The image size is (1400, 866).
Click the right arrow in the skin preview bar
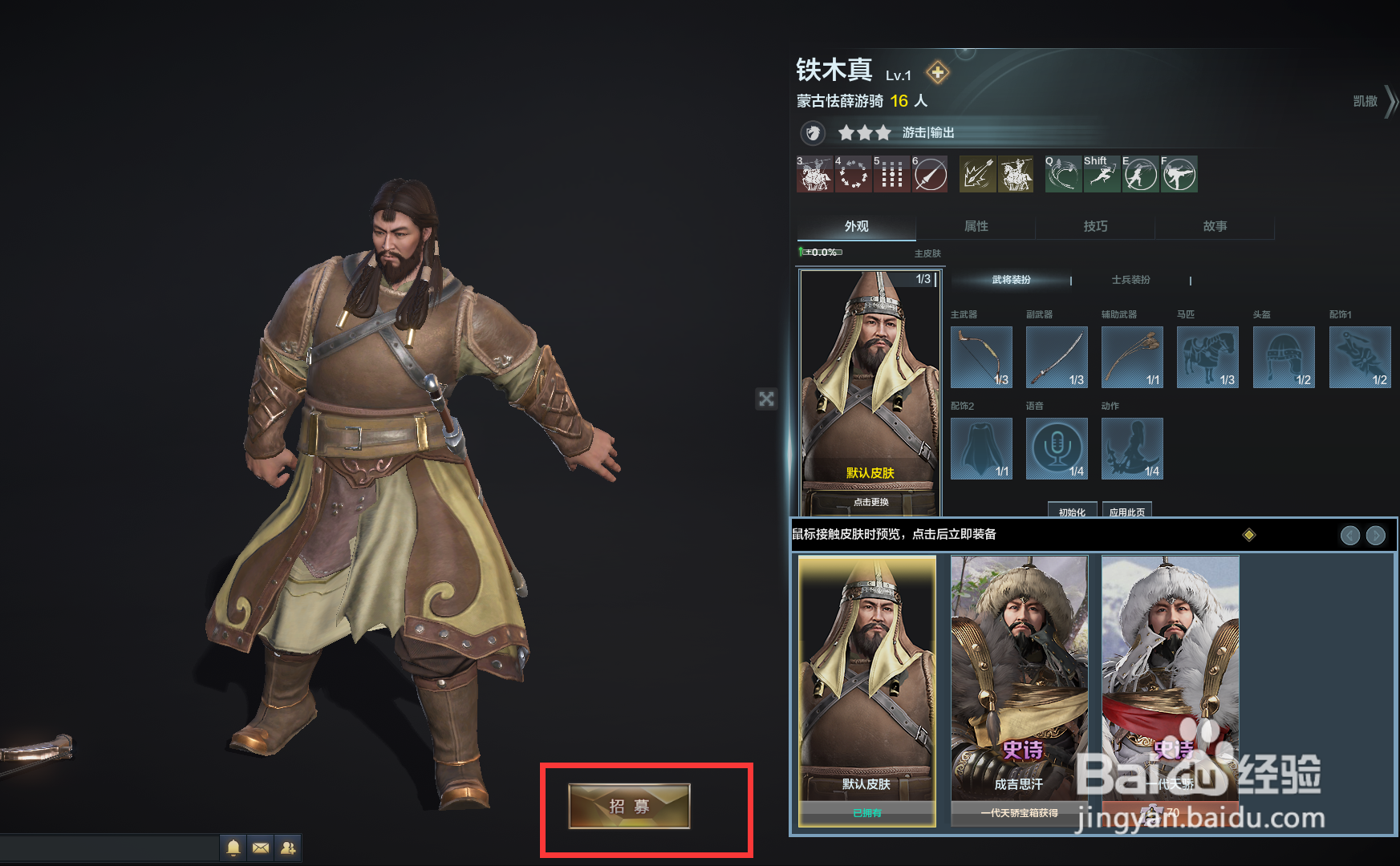[x=1377, y=535]
